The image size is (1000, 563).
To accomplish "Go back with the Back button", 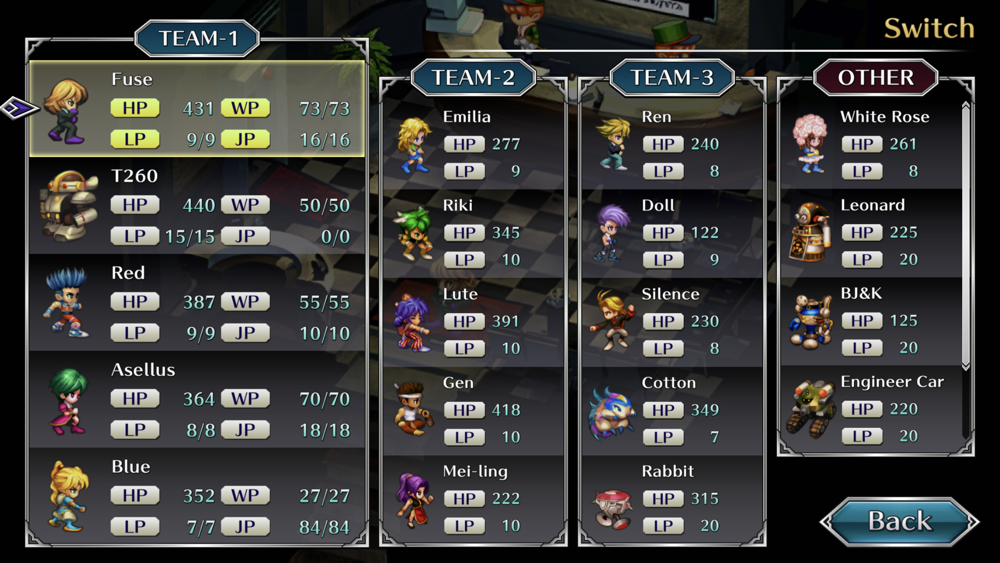I will [898, 521].
